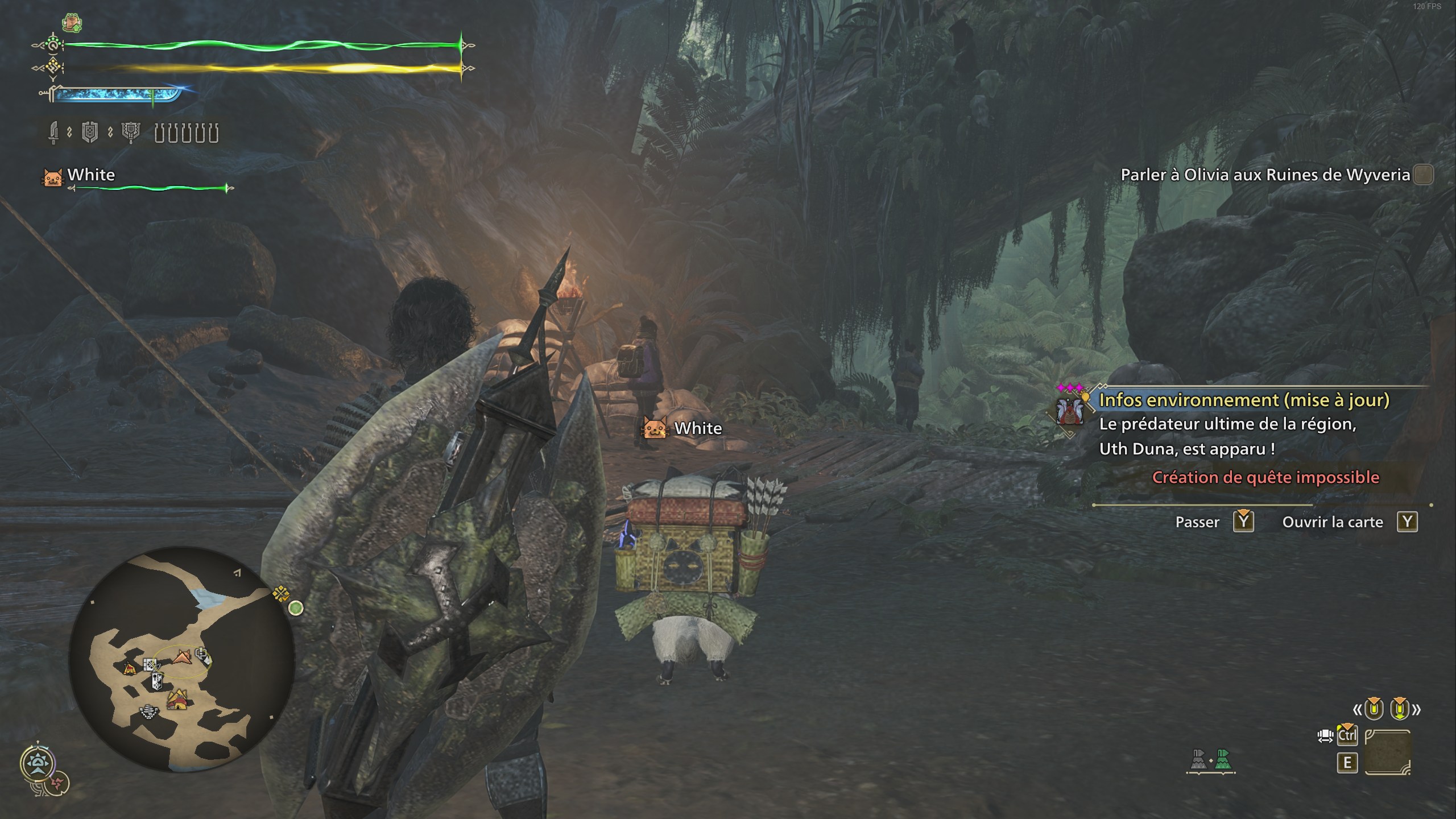The width and height of the screenshot is (1456, 819).
Task: Click the meal buff icon at top left
Action: coord(72,22)
